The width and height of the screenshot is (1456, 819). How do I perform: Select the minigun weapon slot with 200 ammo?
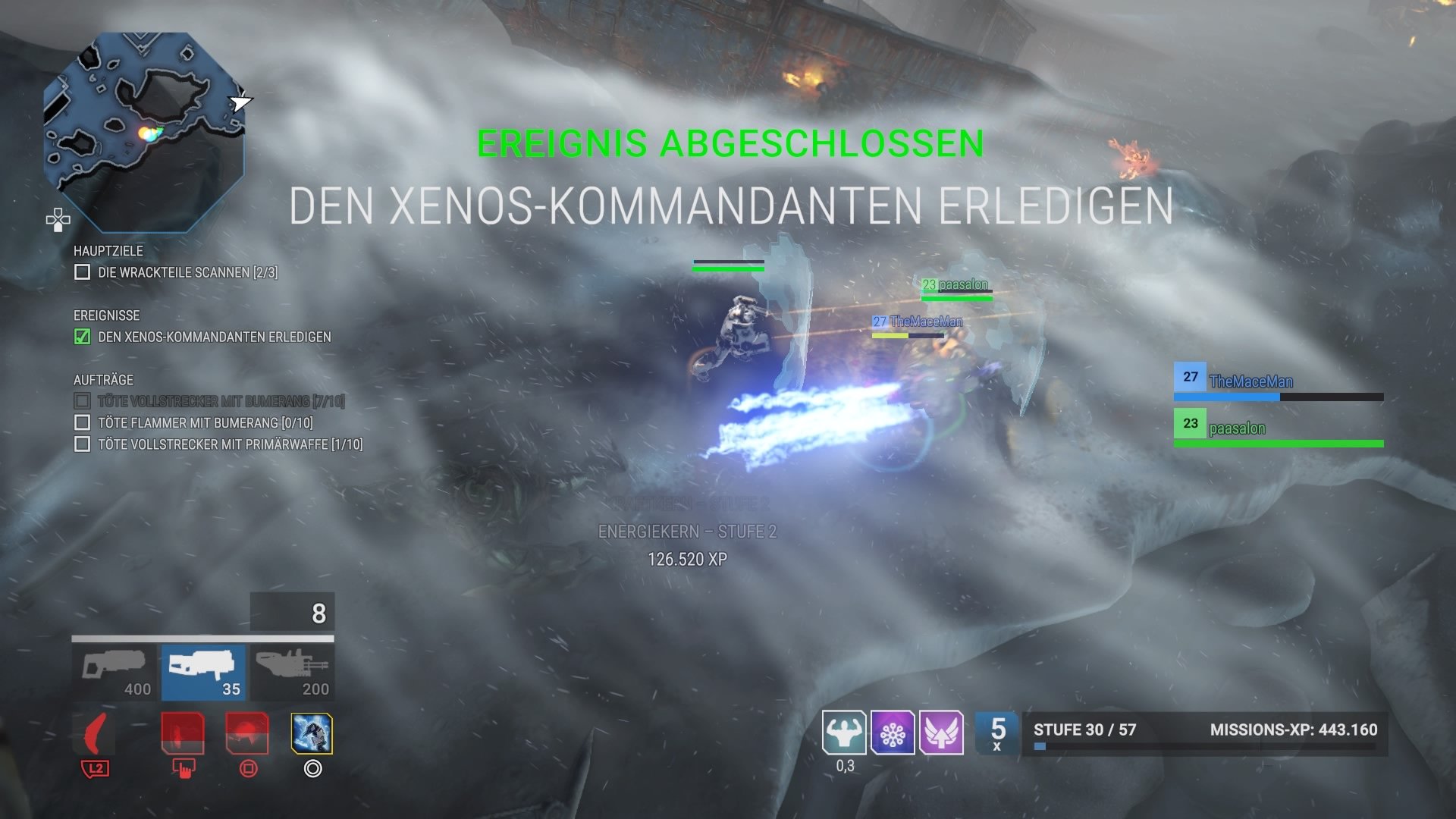(292, 671)
